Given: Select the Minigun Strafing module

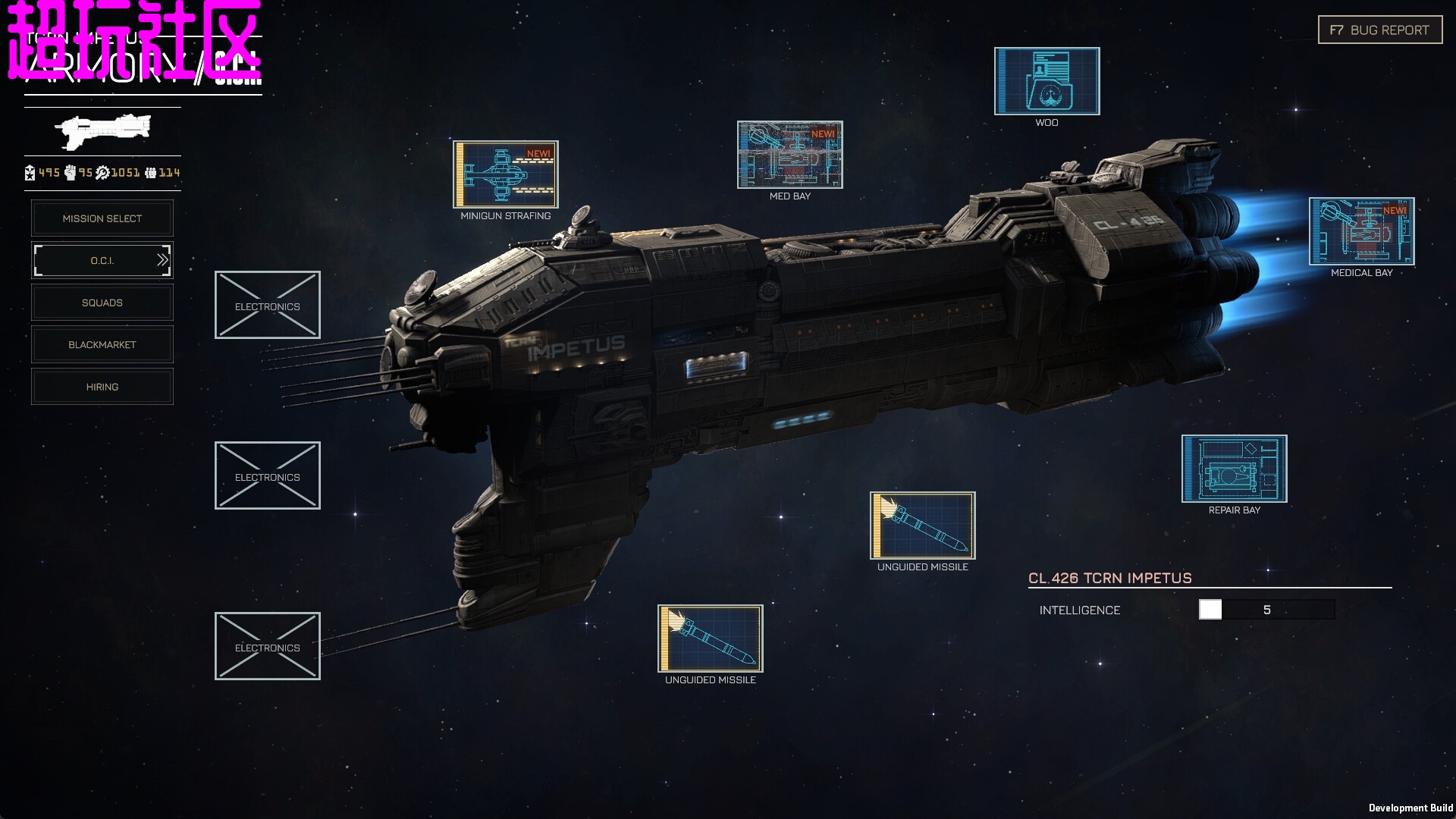Looking at the screenshot, I should pos(506,174).
